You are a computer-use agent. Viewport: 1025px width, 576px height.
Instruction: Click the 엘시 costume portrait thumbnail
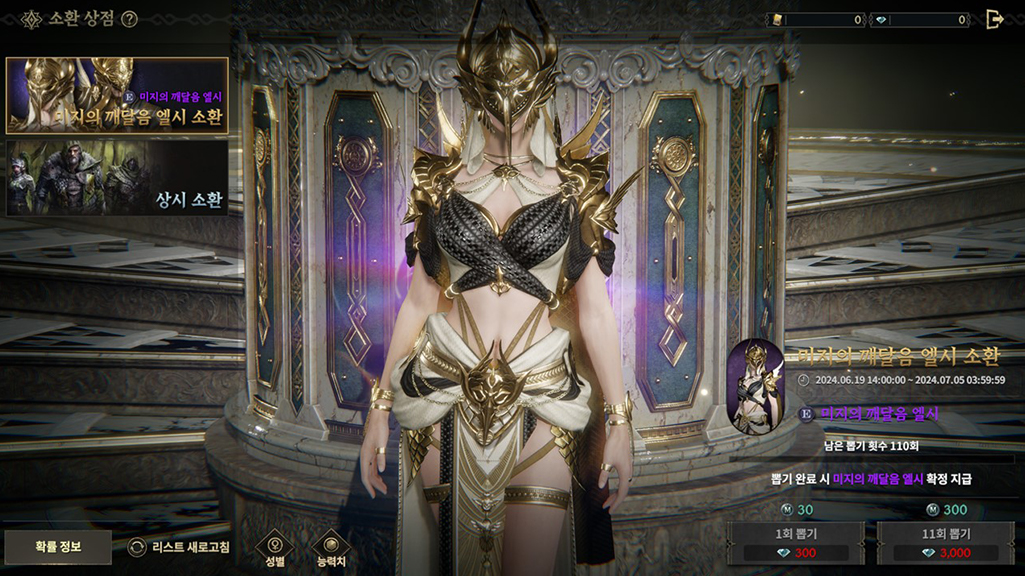(755, 387)
